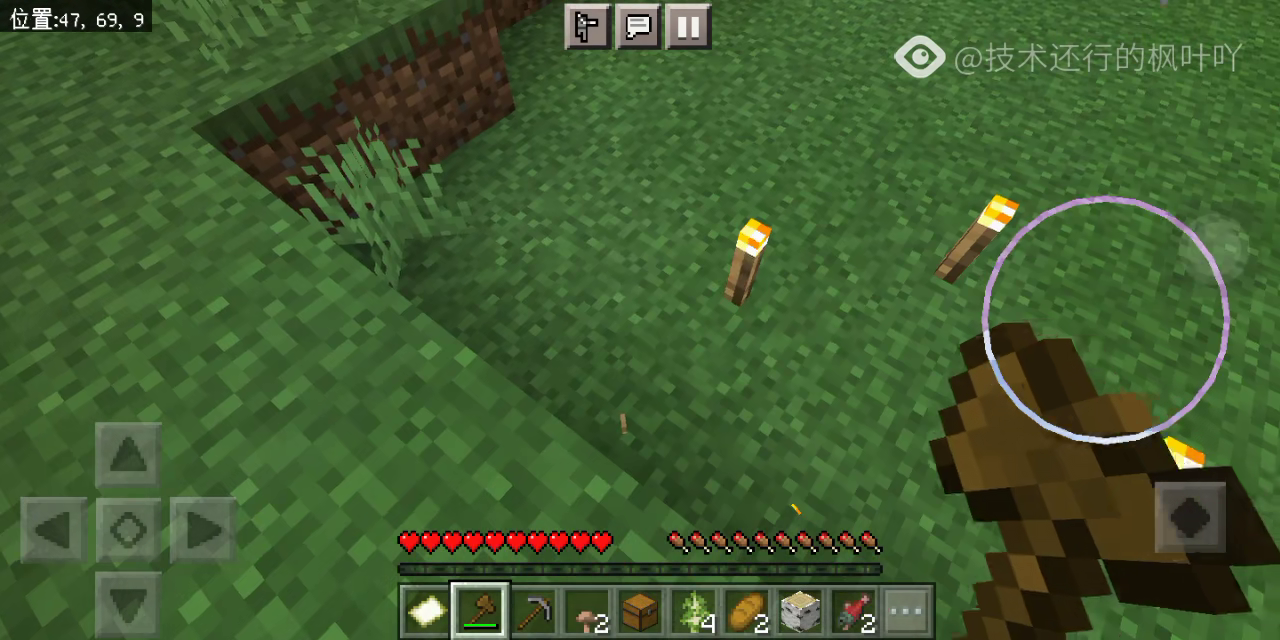The image size is (1280, 640).
Task: Switch to the chest in hotbar
Action: tap(640, 610)
